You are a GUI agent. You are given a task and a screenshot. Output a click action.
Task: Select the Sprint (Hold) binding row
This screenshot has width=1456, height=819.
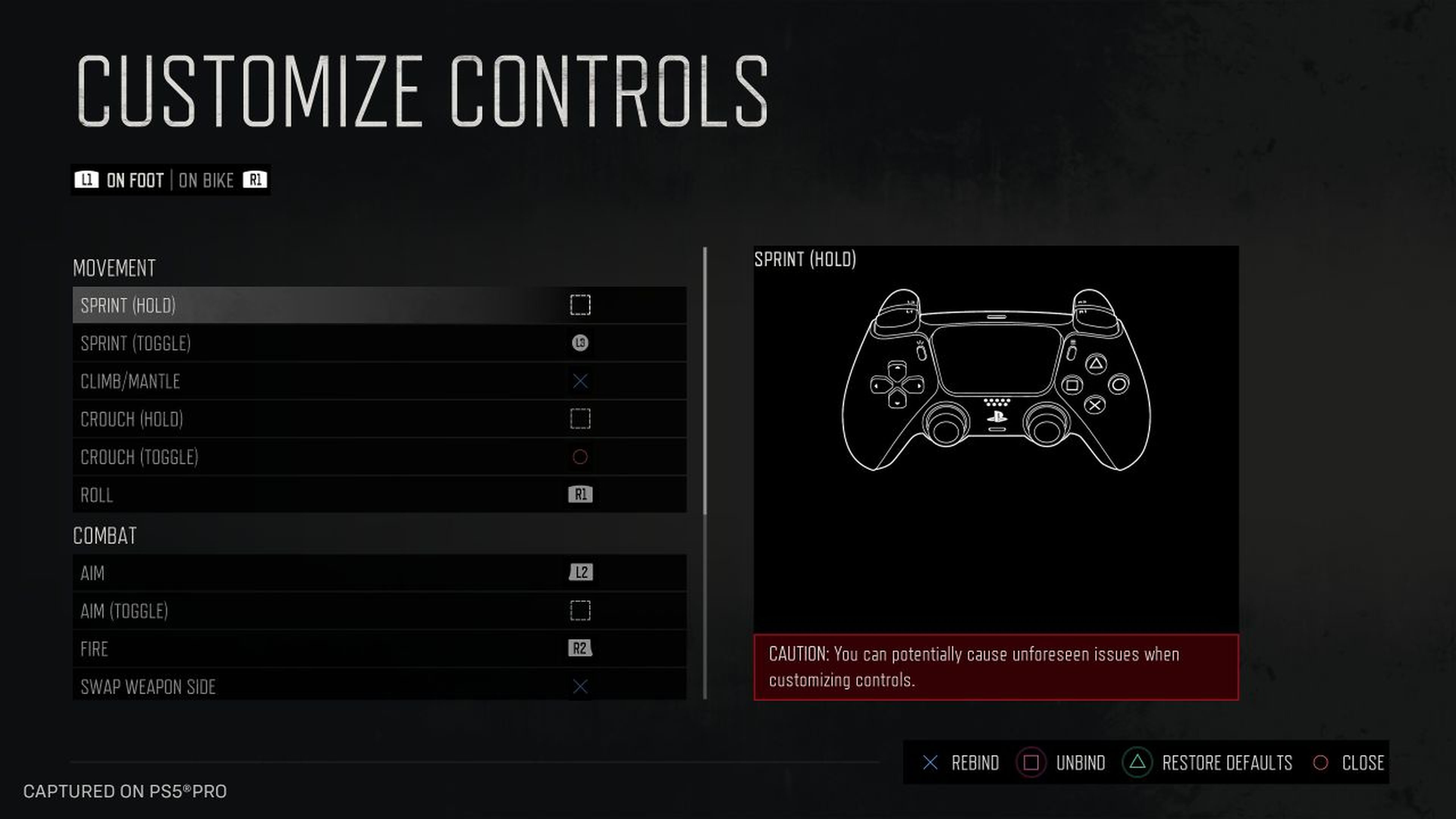point(379,305)
